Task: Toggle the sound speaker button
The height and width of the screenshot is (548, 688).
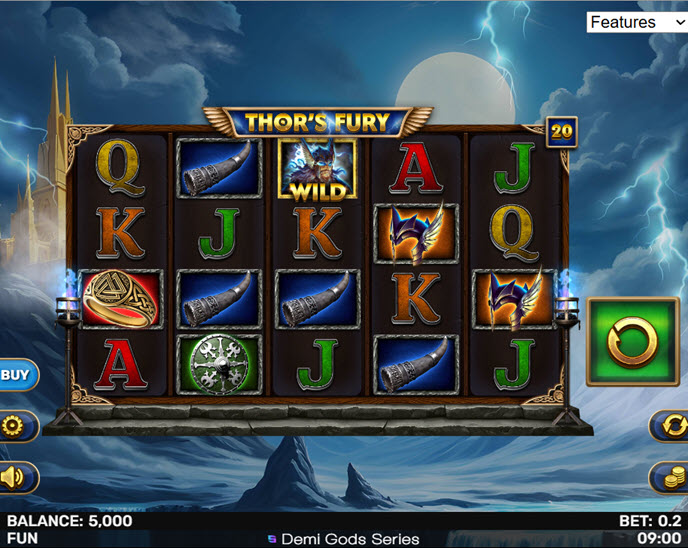Action: pyautogui.click(x=14, y=477)
